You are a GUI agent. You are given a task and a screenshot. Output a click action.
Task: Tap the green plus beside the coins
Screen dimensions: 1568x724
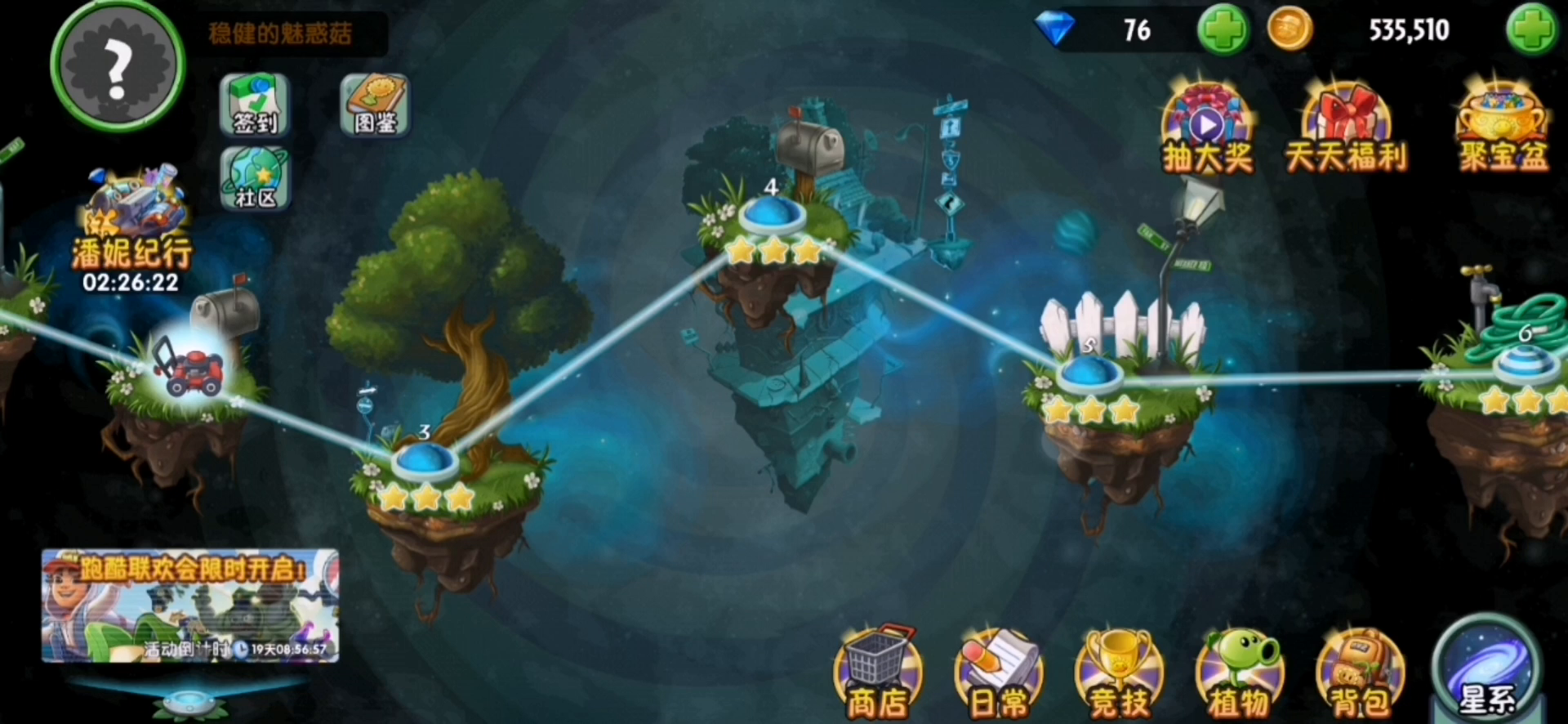pos(1531,30)
